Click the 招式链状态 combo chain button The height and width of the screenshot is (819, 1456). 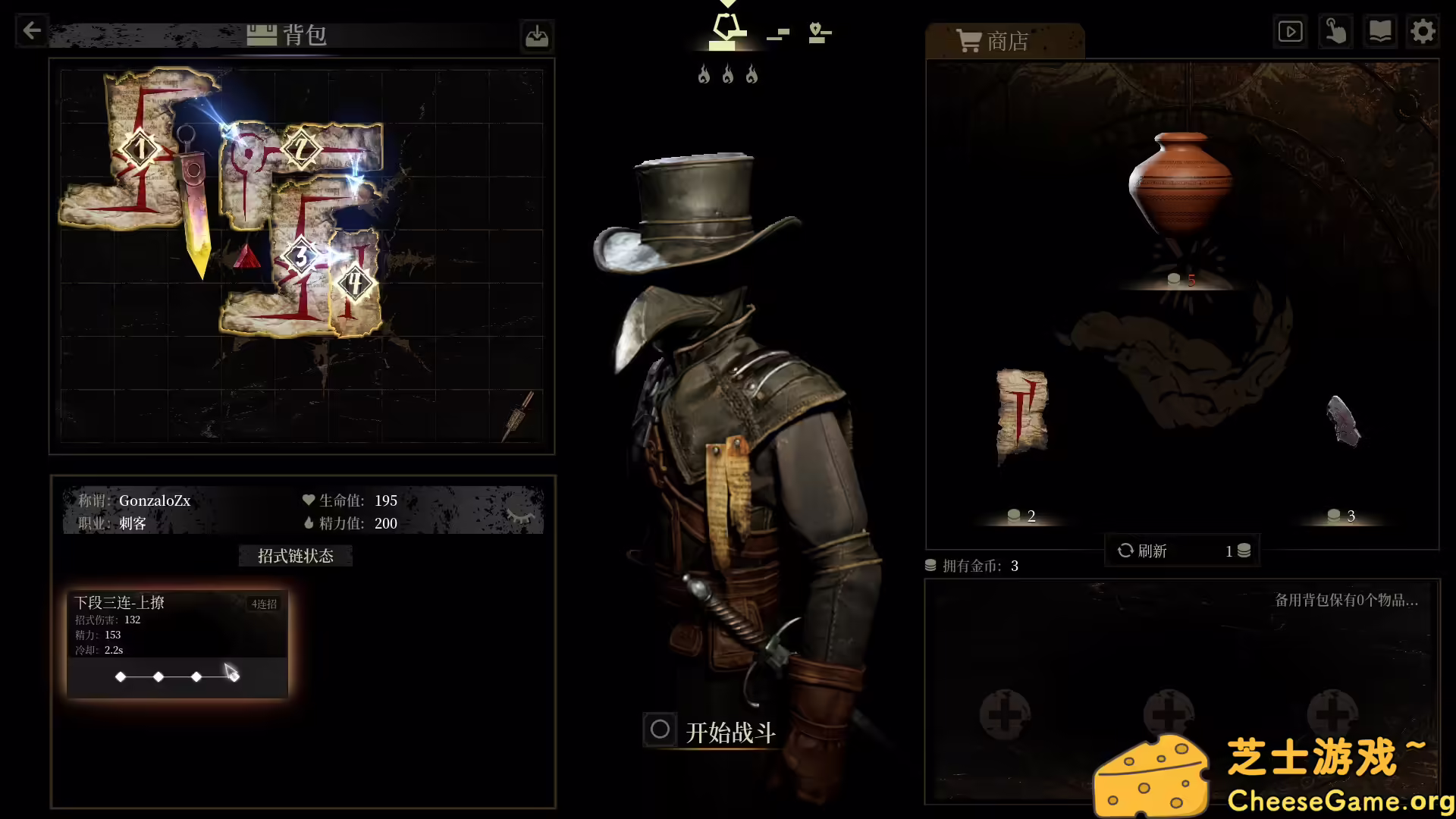tap(295, 555)
